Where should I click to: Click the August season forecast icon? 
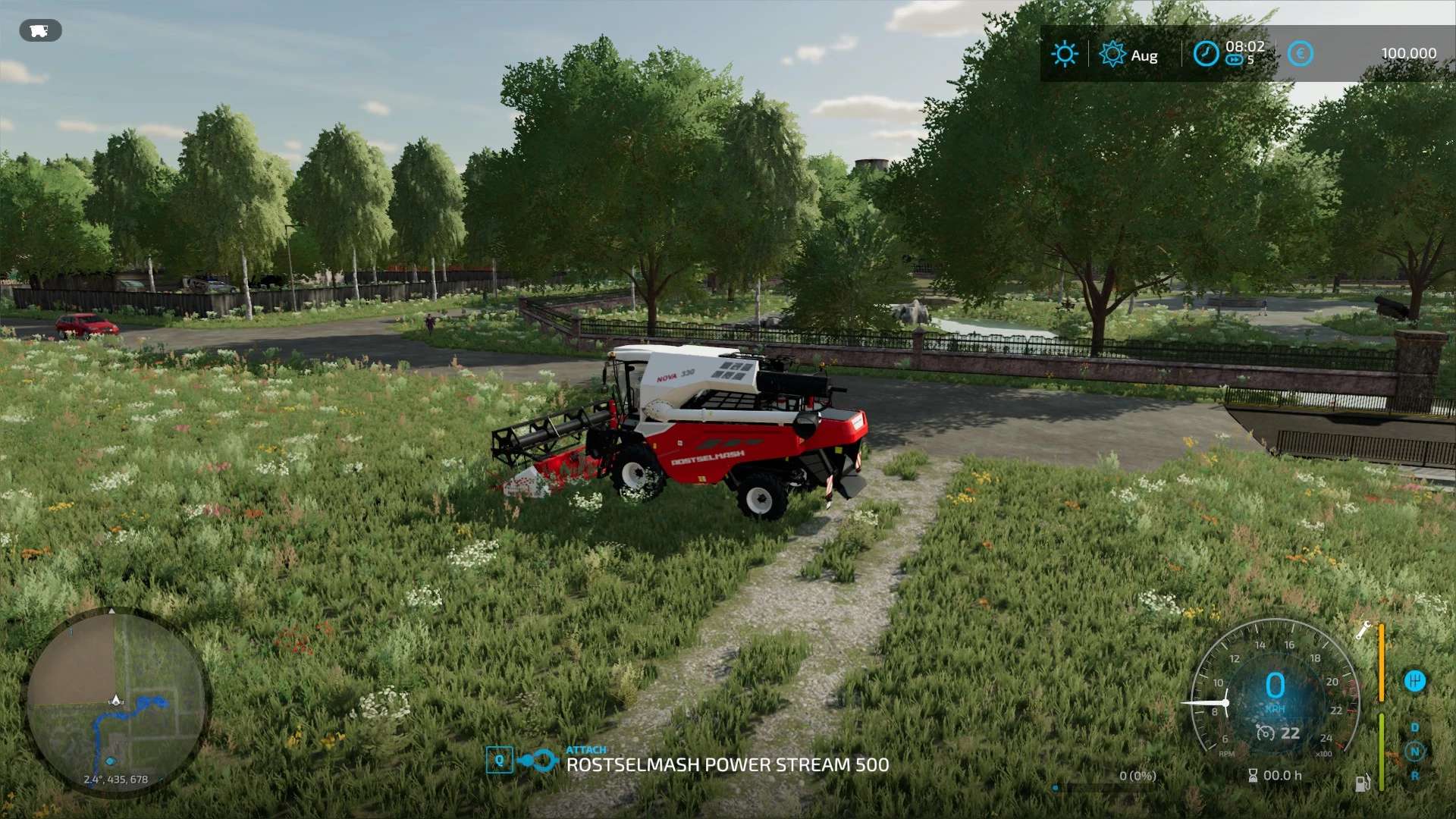click(x=1112, y=54)
